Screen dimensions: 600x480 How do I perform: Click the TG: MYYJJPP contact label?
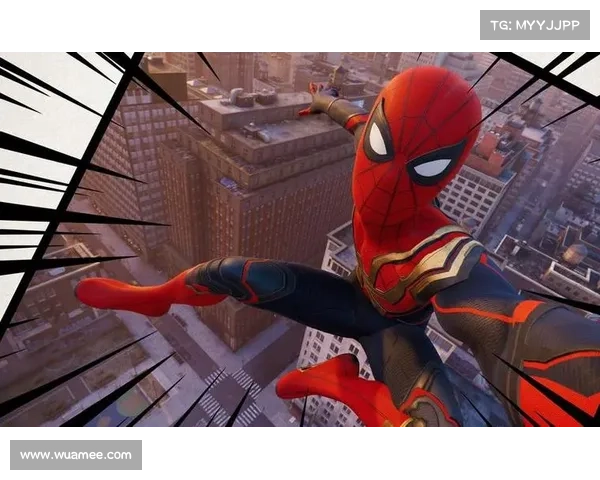coord(535,24)
